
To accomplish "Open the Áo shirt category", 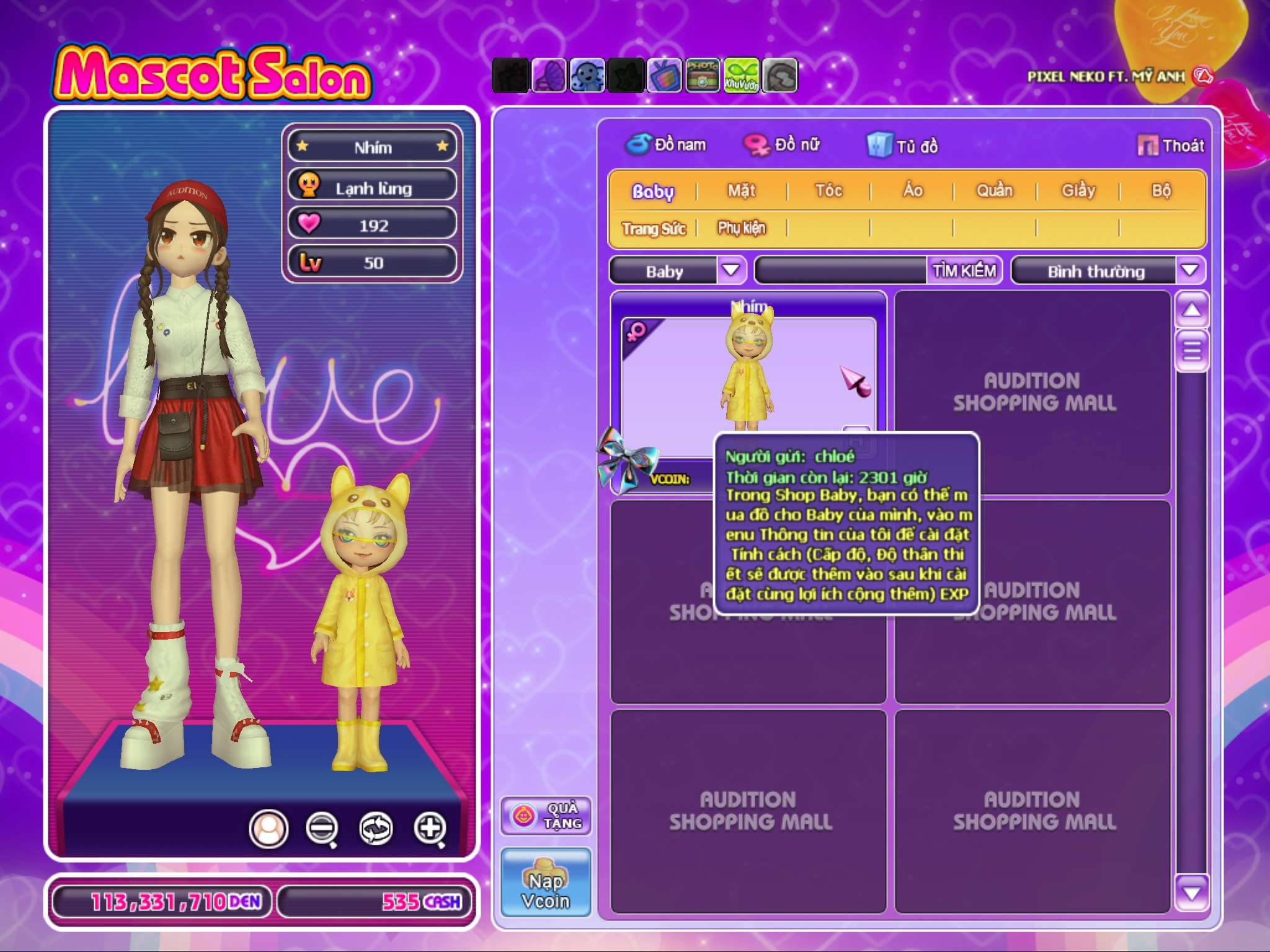I will 912,190.
